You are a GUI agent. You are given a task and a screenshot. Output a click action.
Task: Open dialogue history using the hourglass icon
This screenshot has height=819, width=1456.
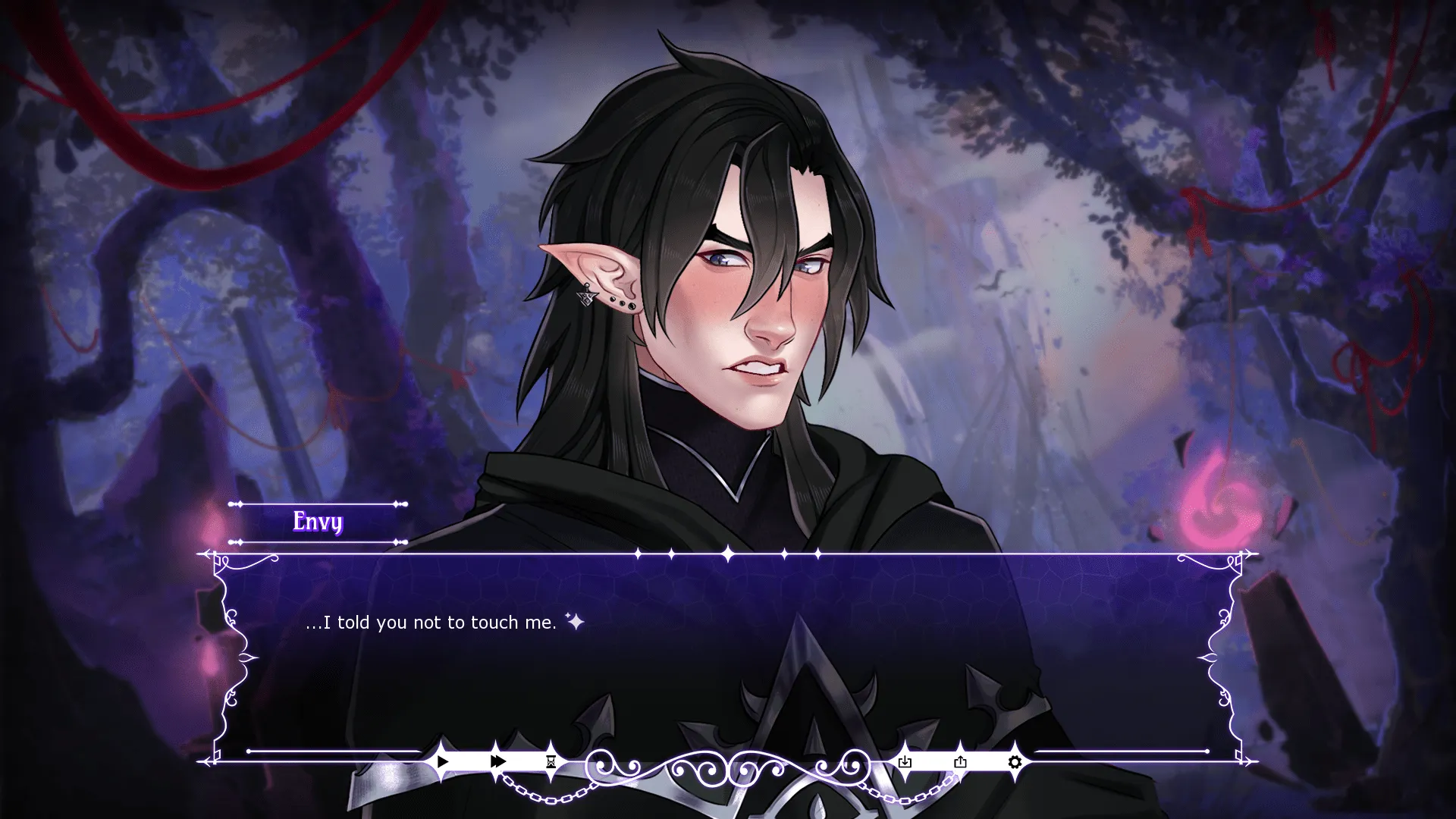click(549, 761)
